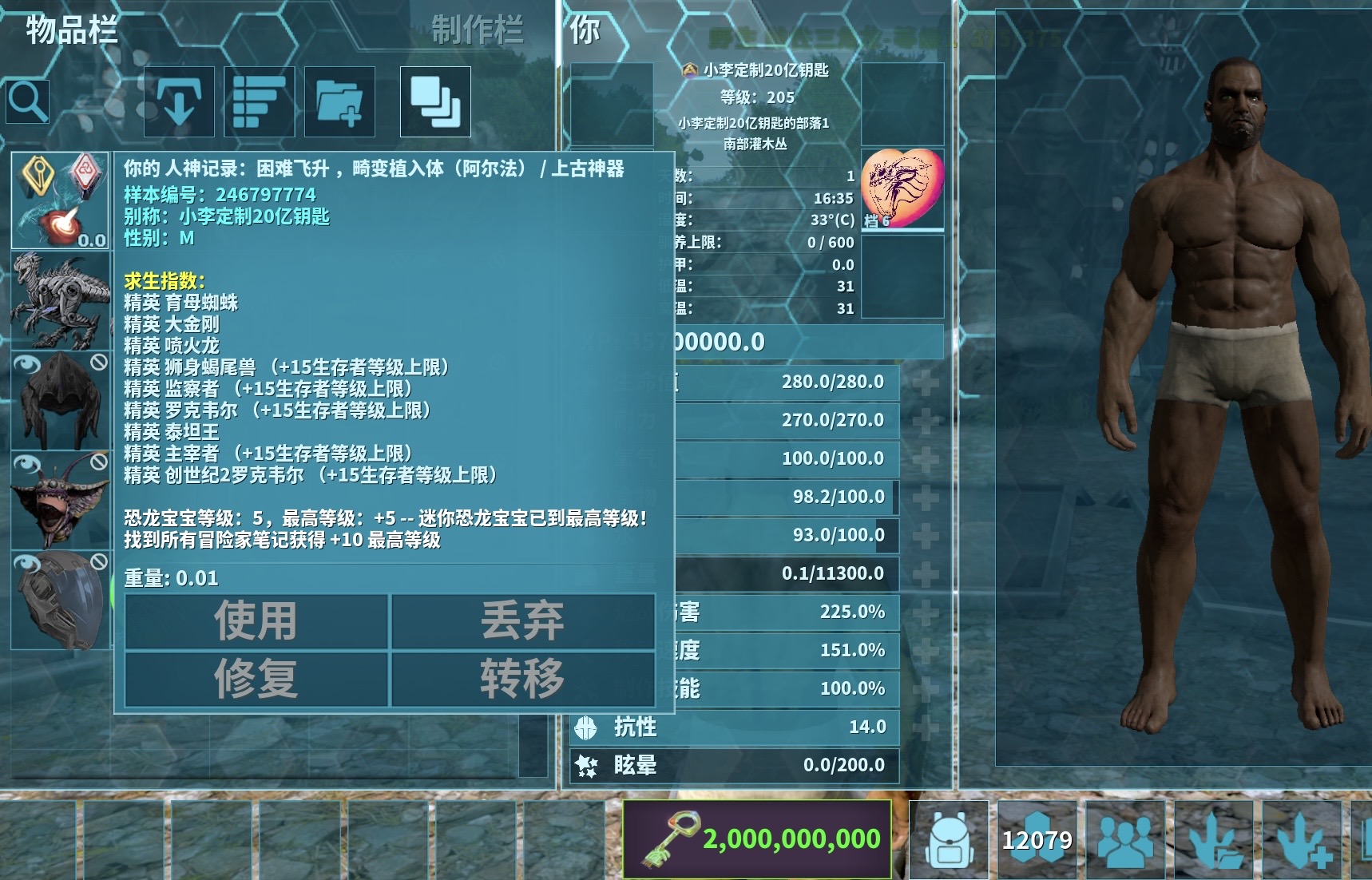Click the transfer-all down arrow icon

click(179, 101)
